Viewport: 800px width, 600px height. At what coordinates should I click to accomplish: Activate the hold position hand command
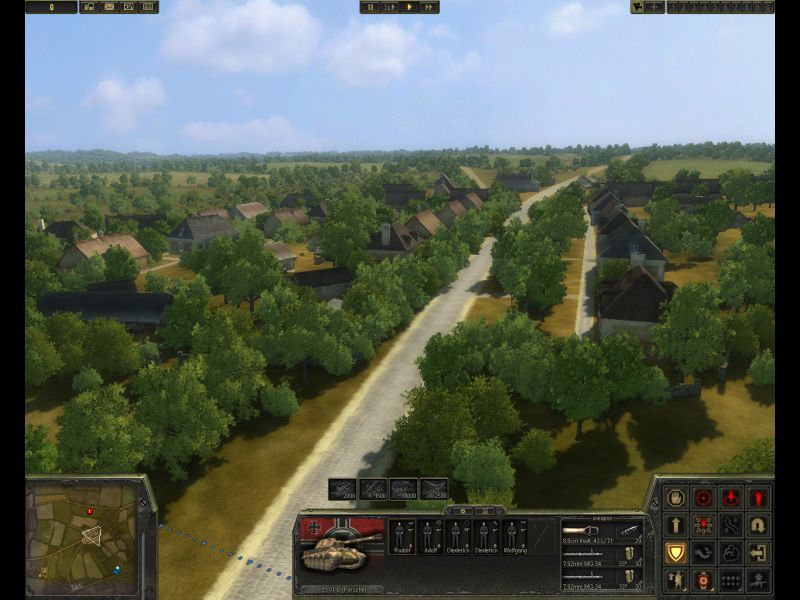(x=677, y=497)
